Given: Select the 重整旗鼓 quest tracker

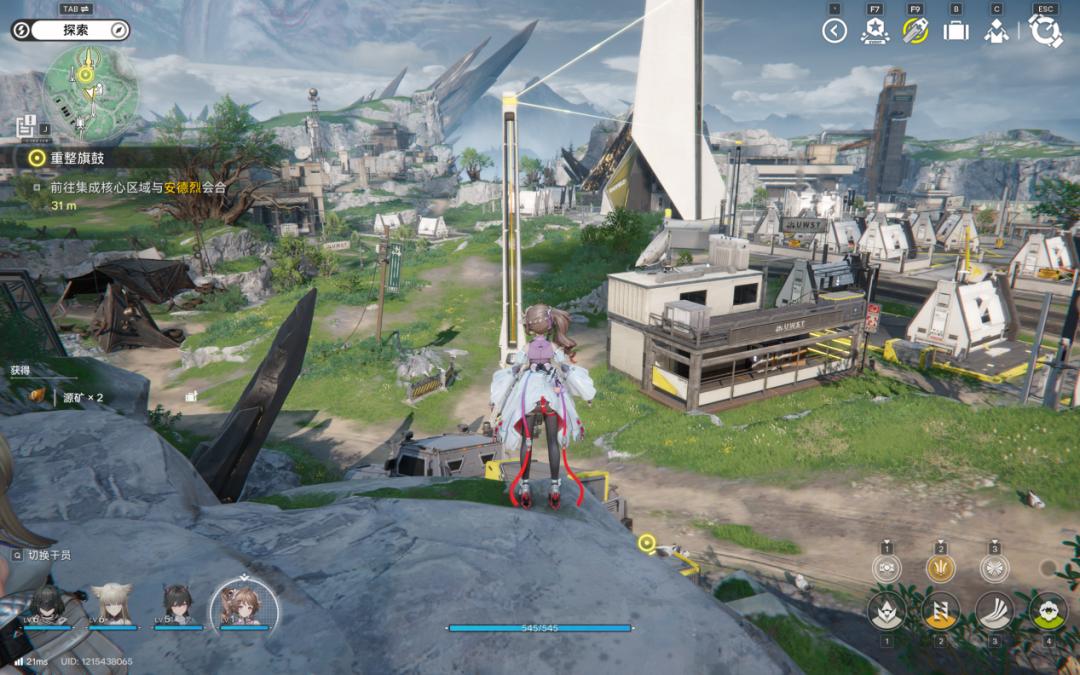Looking at the screenshot, I should pyautogui.click(x=77, y=157).
